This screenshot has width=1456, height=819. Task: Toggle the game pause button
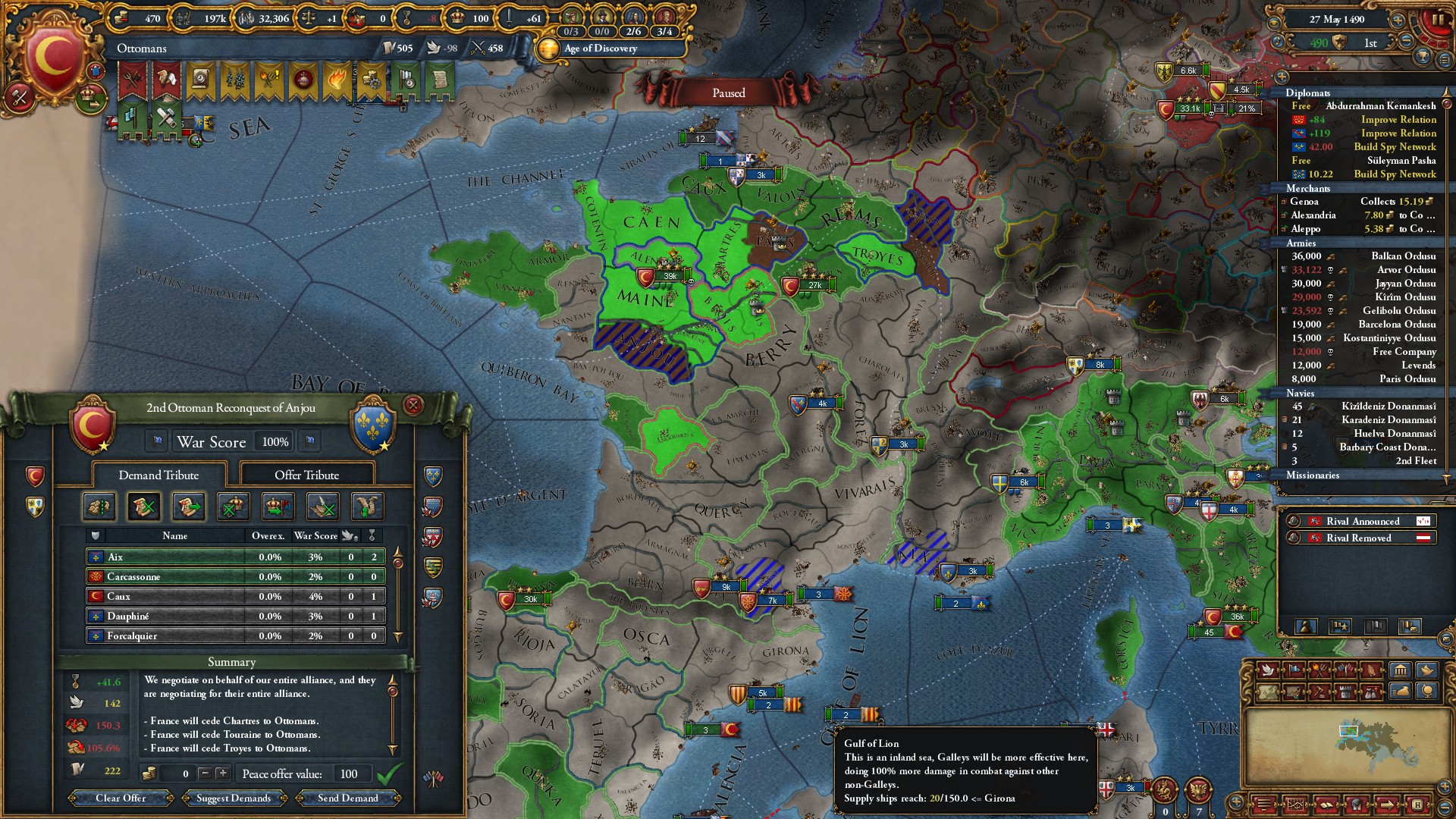[1437, 20]
